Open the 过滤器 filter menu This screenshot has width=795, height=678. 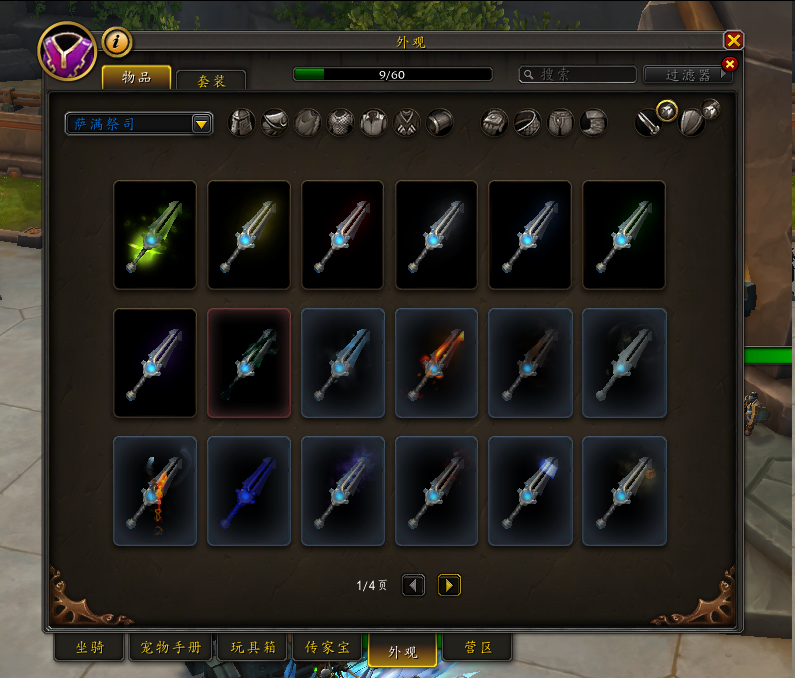[688, 74]
